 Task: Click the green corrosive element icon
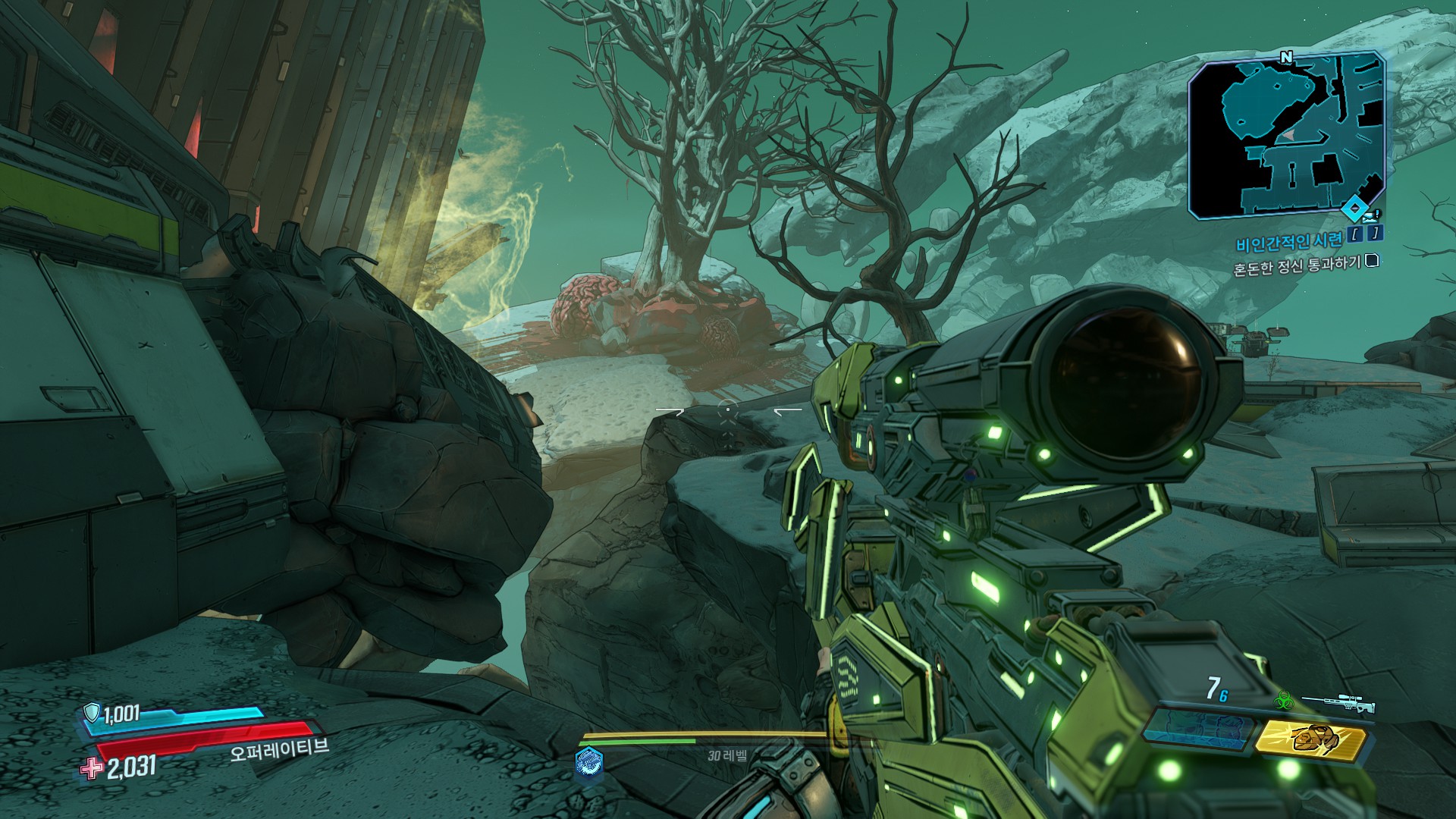coord(1285,700)
